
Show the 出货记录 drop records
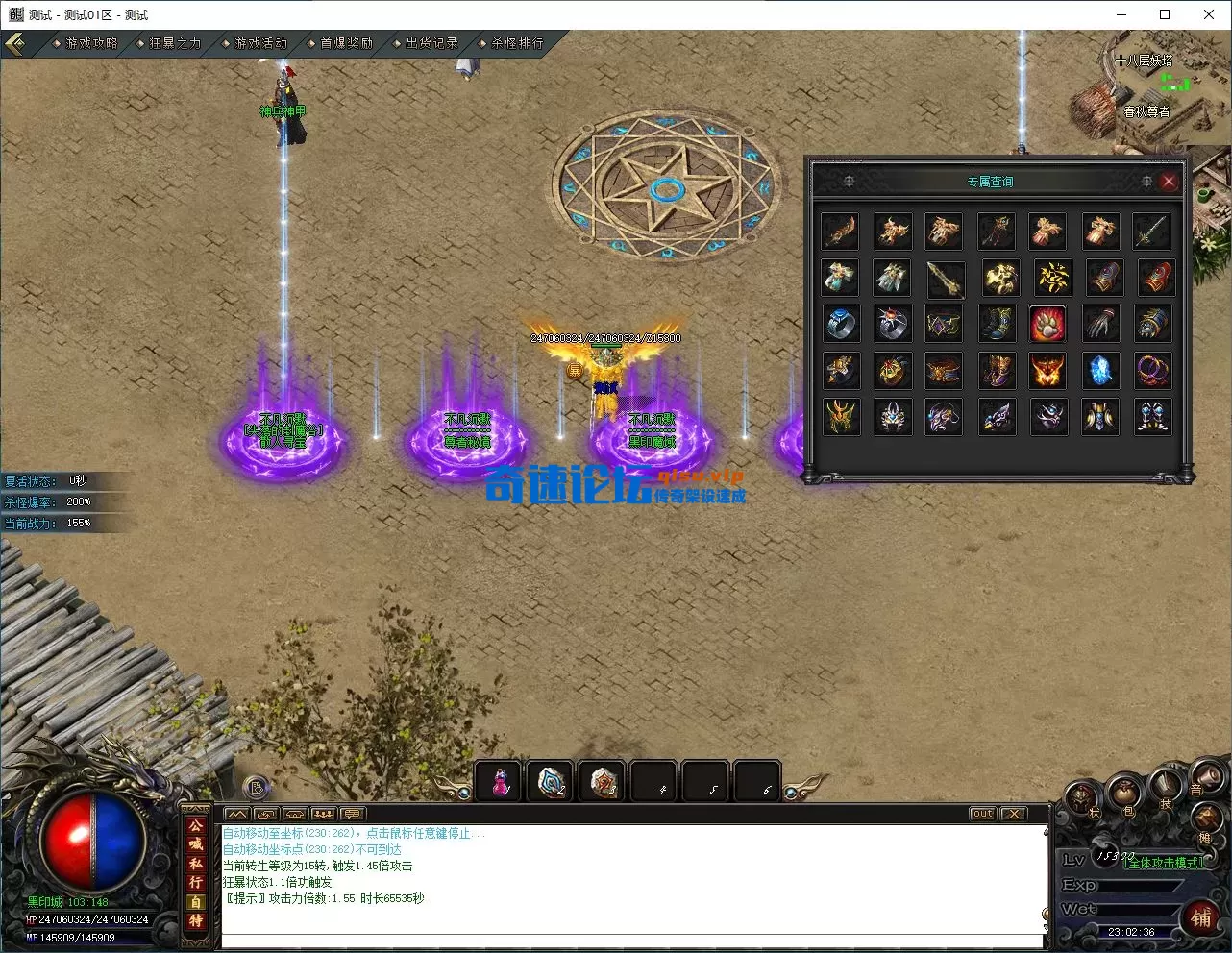431,43
